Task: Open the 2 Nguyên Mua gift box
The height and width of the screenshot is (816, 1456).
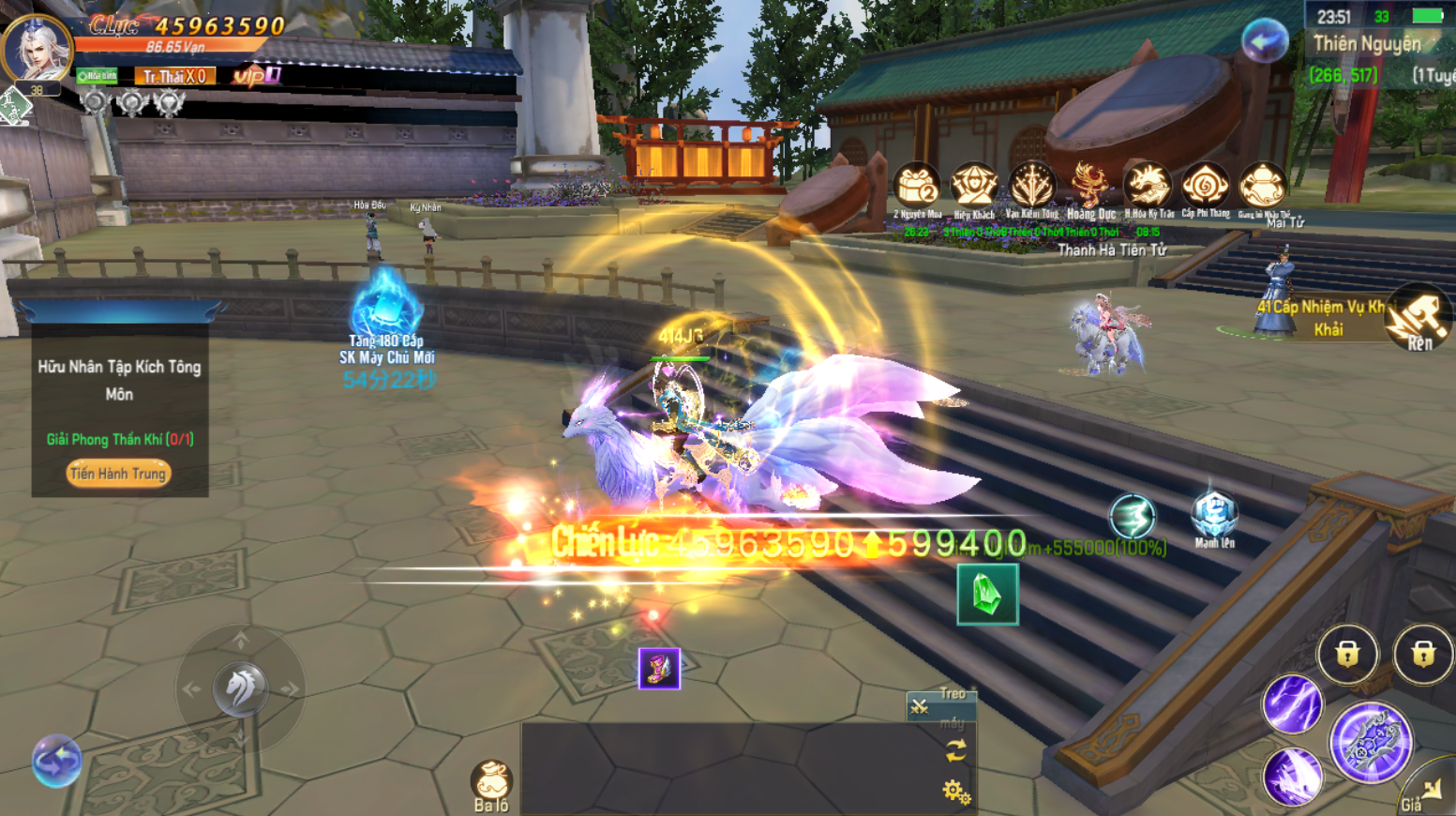Action: click(916, 186)
